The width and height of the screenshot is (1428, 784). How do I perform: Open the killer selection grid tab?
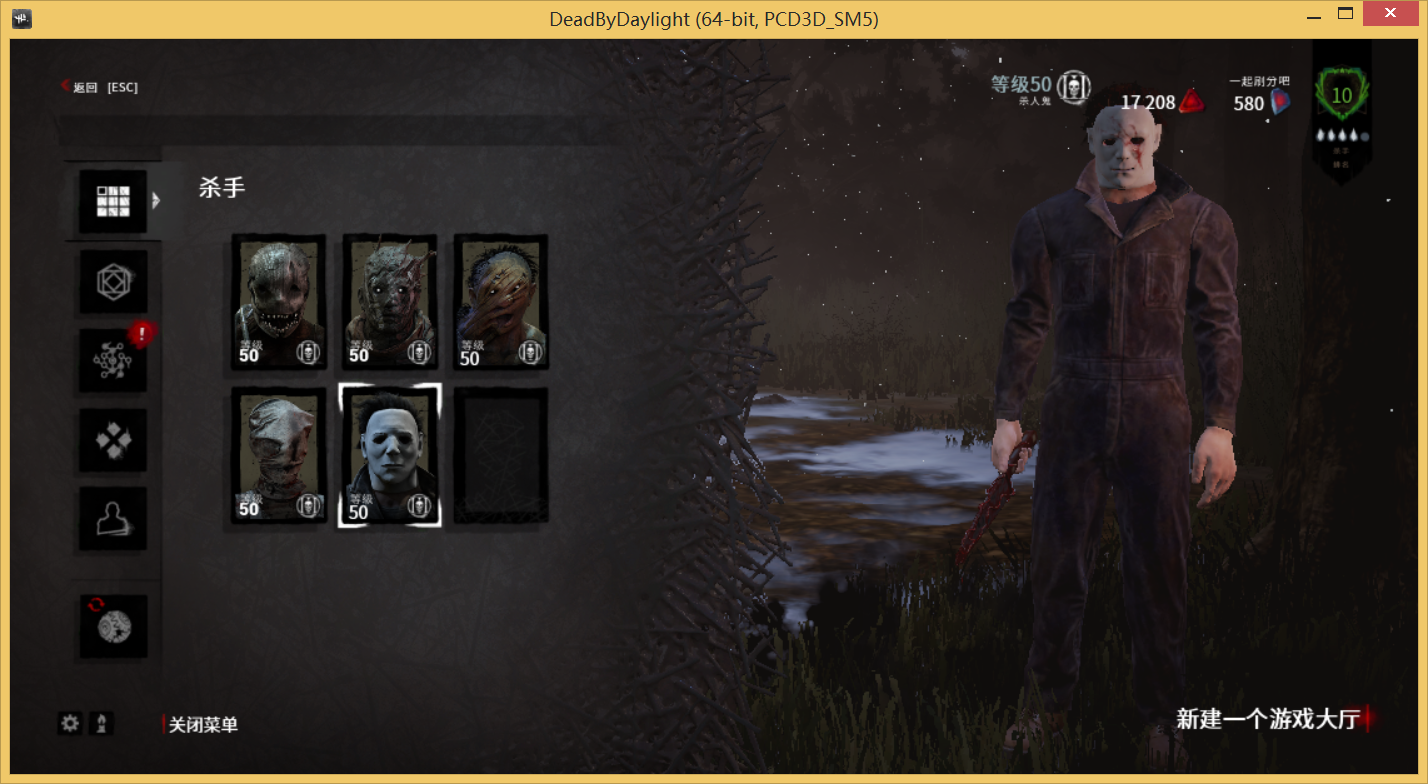click(113, 202)
